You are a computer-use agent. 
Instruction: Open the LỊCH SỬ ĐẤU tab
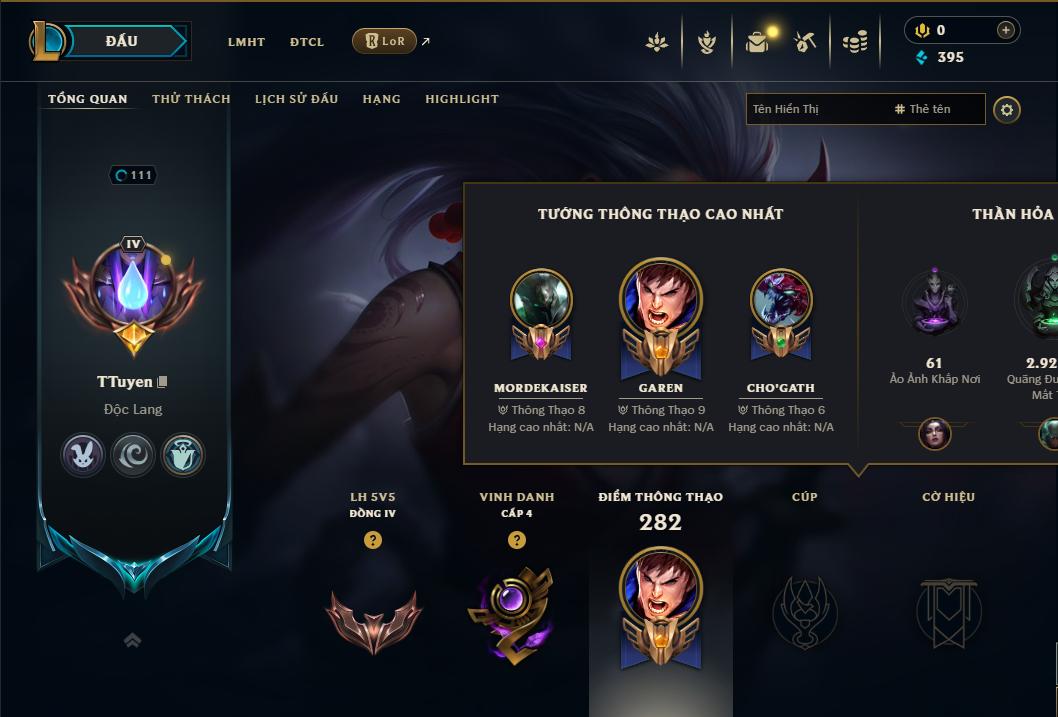click(x=296, y=99)
